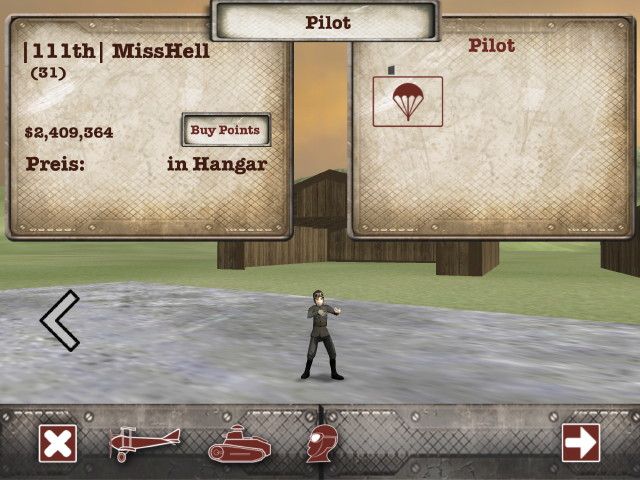
Task: Close the hangar with the X button
Action: click(58, 443)
